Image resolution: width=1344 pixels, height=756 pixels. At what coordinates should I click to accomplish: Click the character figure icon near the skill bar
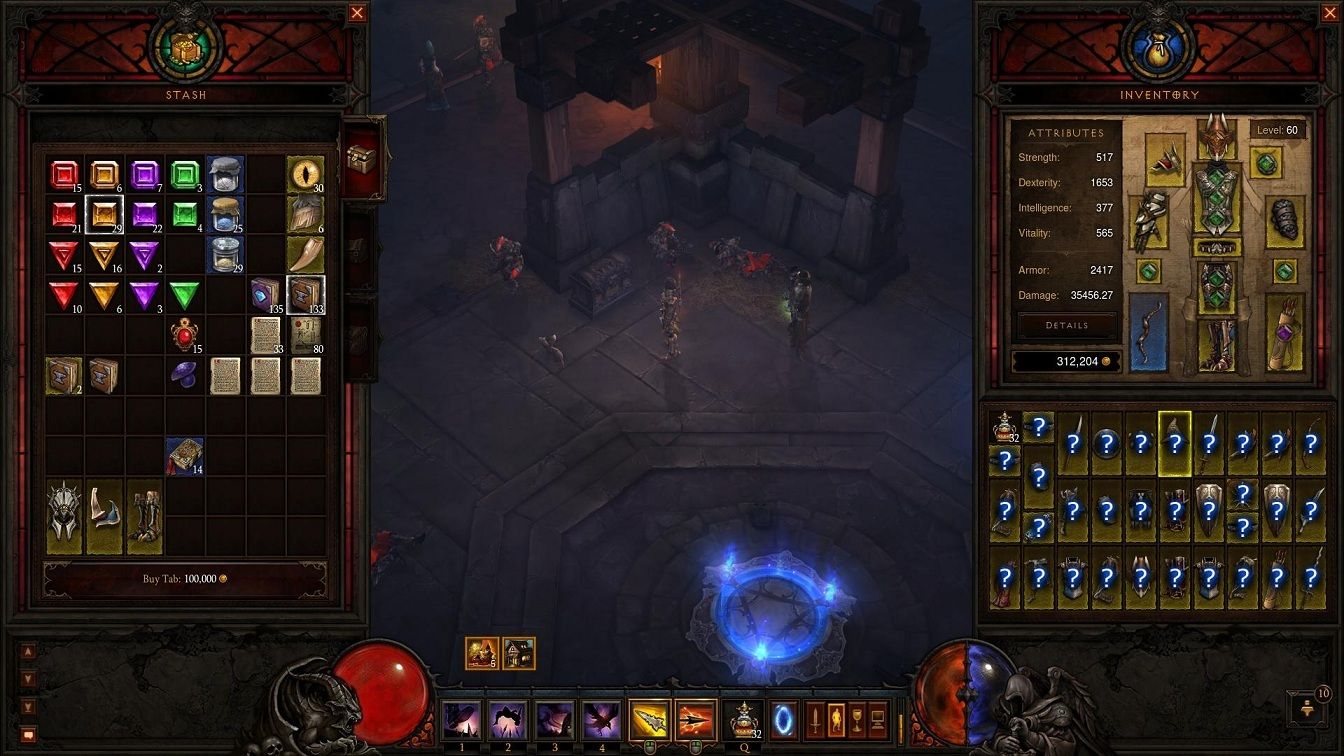[x=838, y=718]
